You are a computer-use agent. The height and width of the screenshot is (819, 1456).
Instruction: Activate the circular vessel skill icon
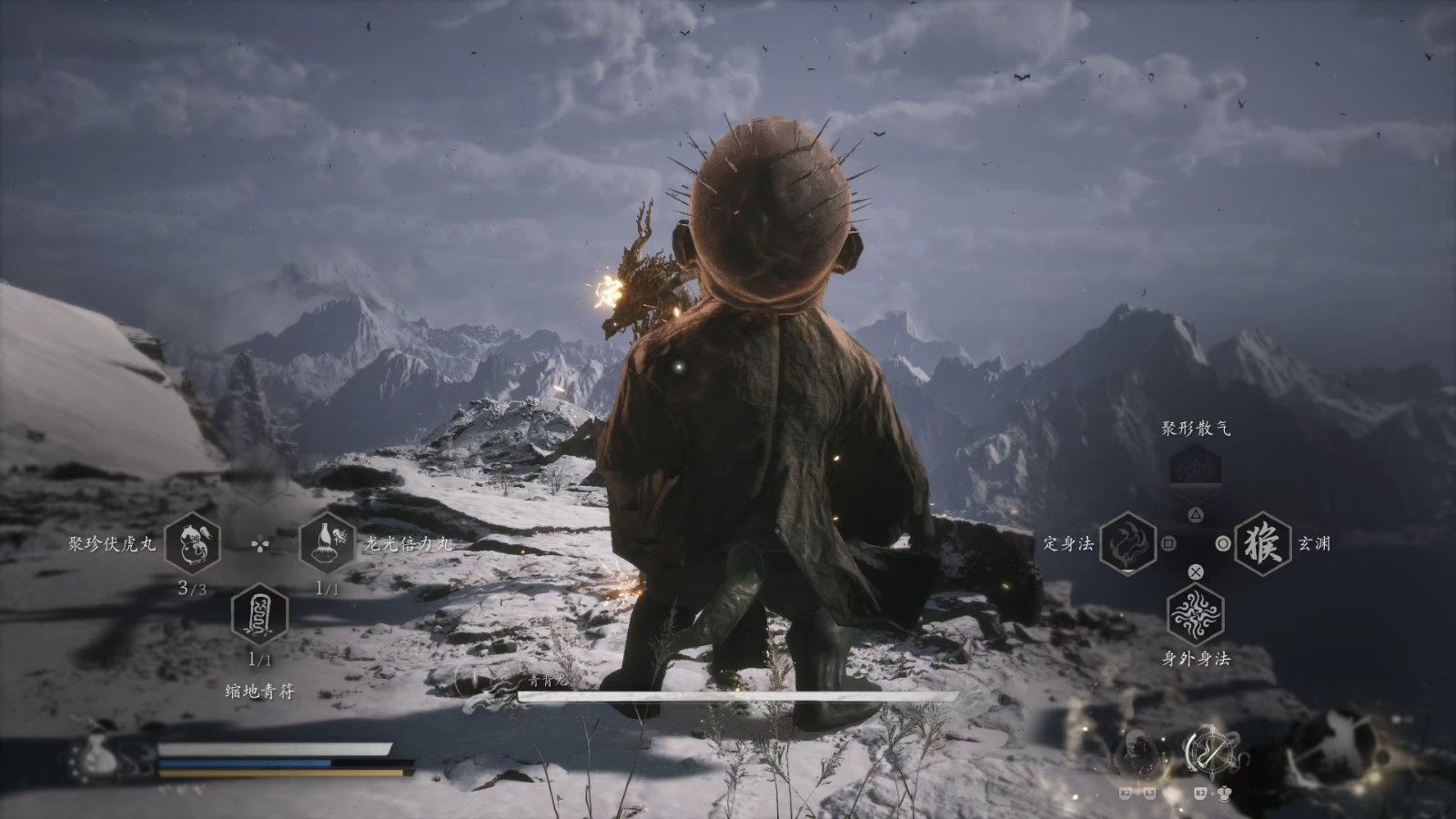1207,750
